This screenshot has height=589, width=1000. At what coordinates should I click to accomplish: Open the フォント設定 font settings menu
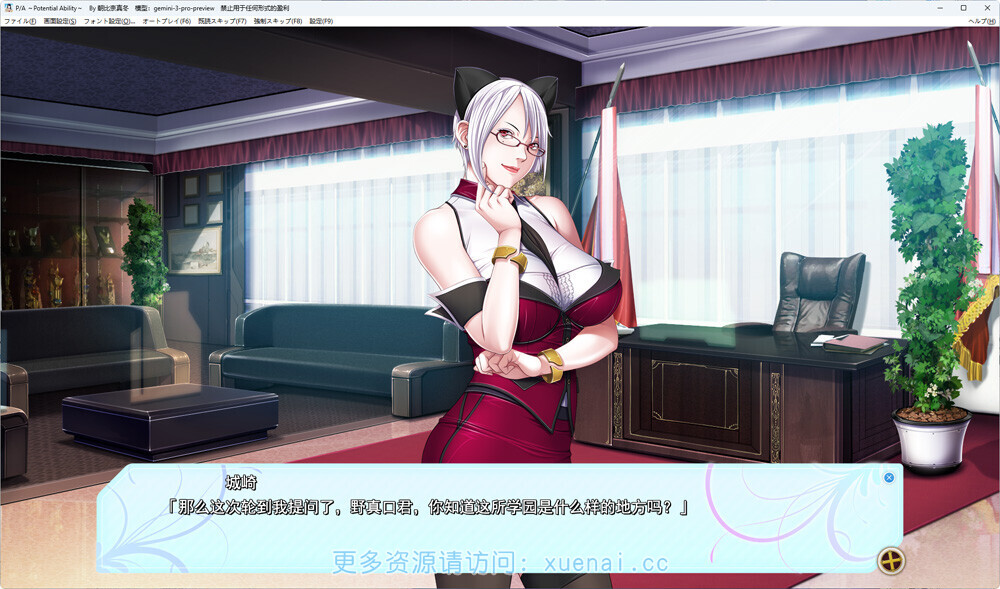109,21
